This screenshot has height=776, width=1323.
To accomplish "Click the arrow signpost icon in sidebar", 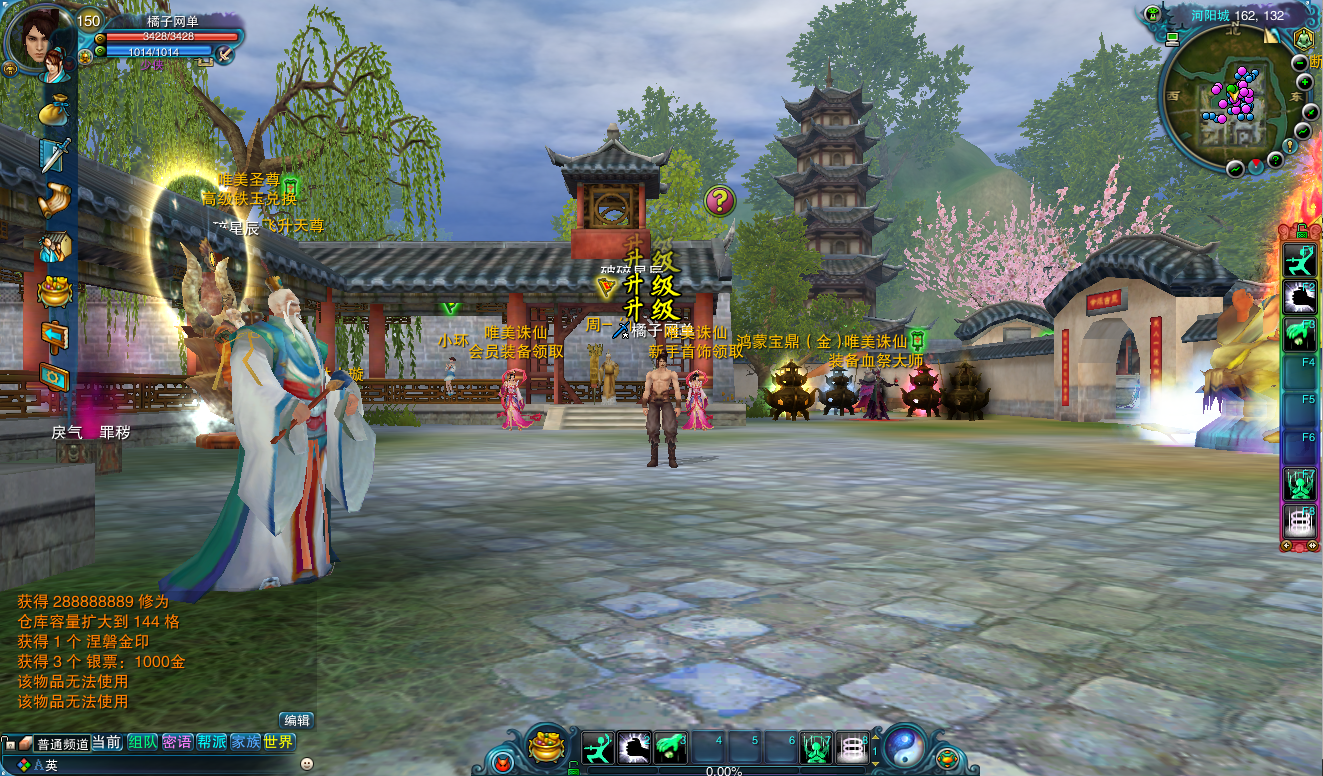I will (55, 333).
